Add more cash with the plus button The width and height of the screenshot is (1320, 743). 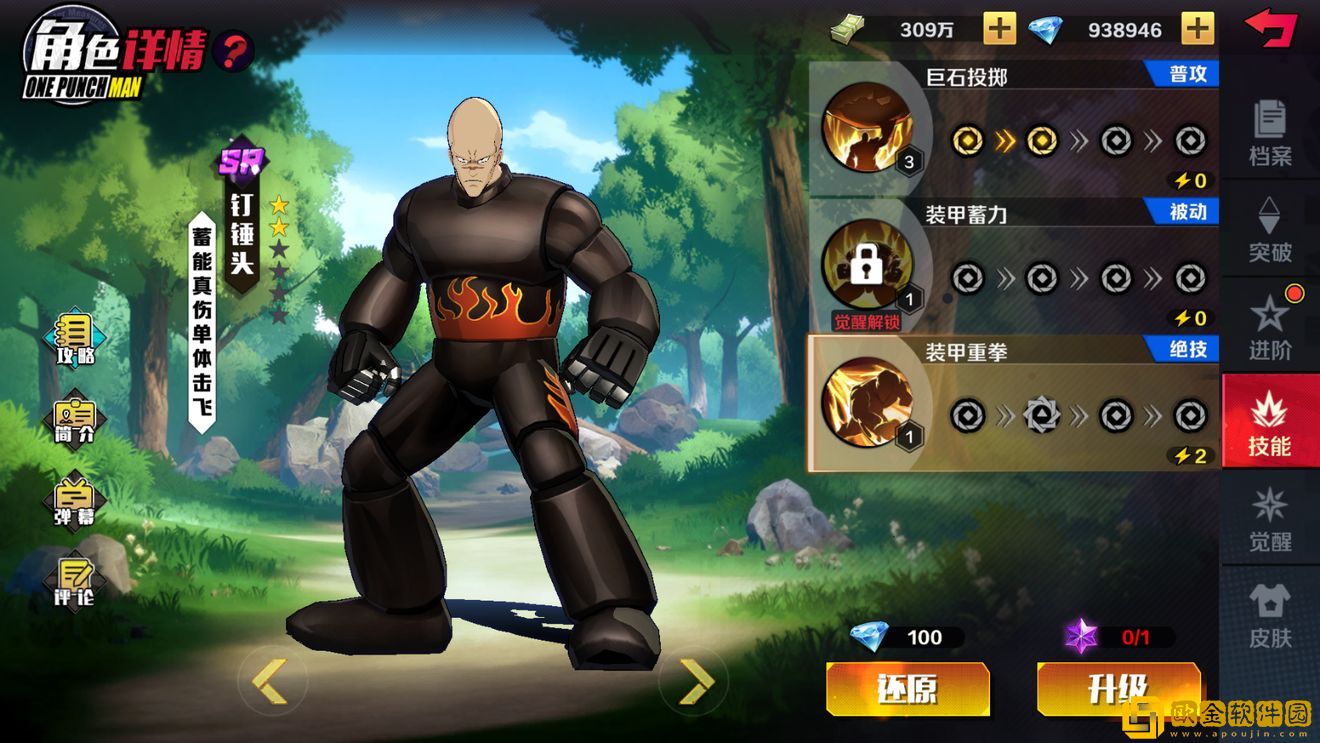[999, 29]
